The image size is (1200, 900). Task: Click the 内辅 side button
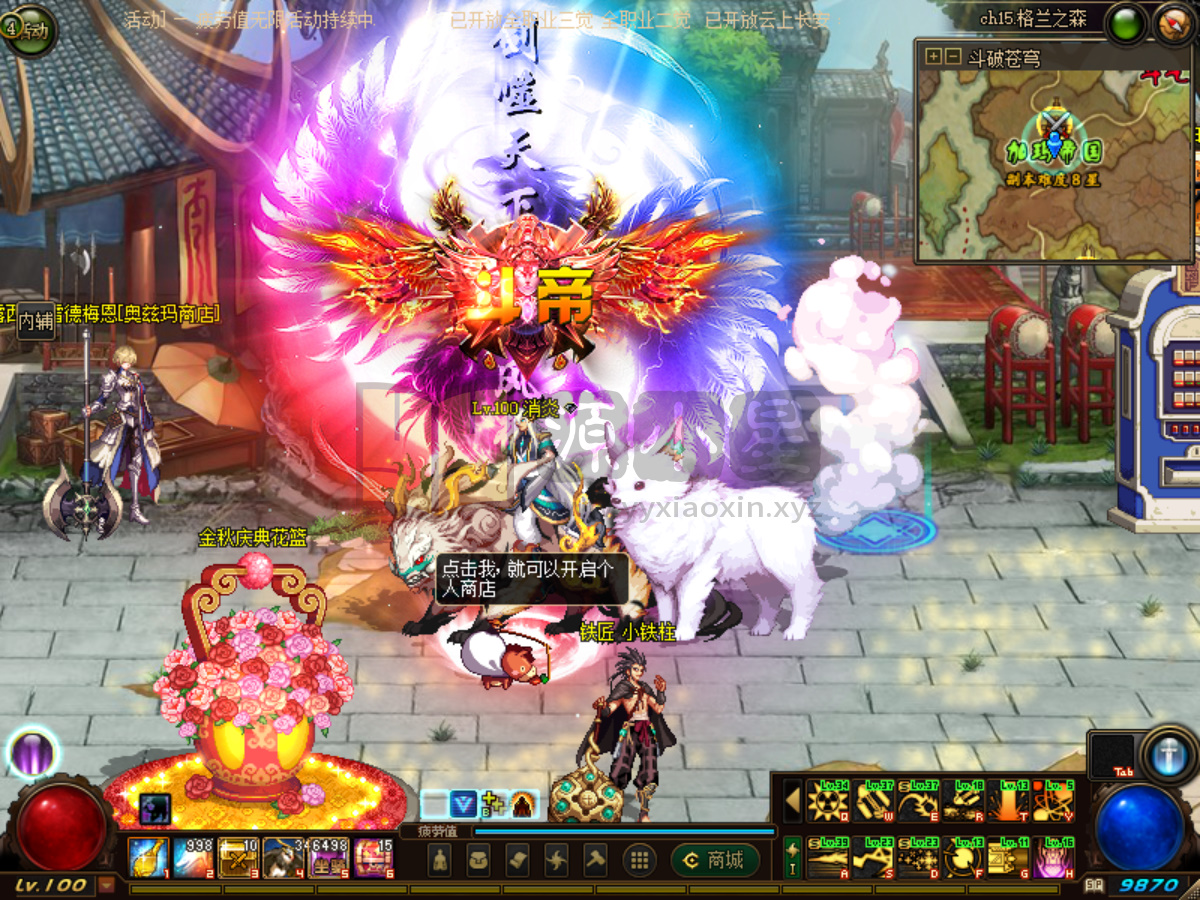(36, 321)
